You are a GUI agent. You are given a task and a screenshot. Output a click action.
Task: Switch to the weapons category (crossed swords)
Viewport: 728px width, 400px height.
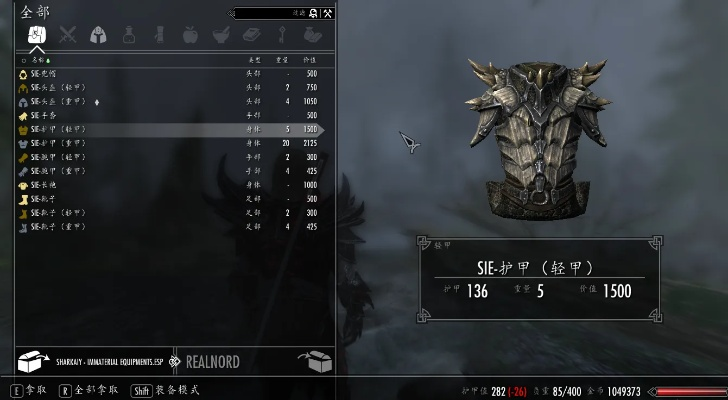pos(68,36)
